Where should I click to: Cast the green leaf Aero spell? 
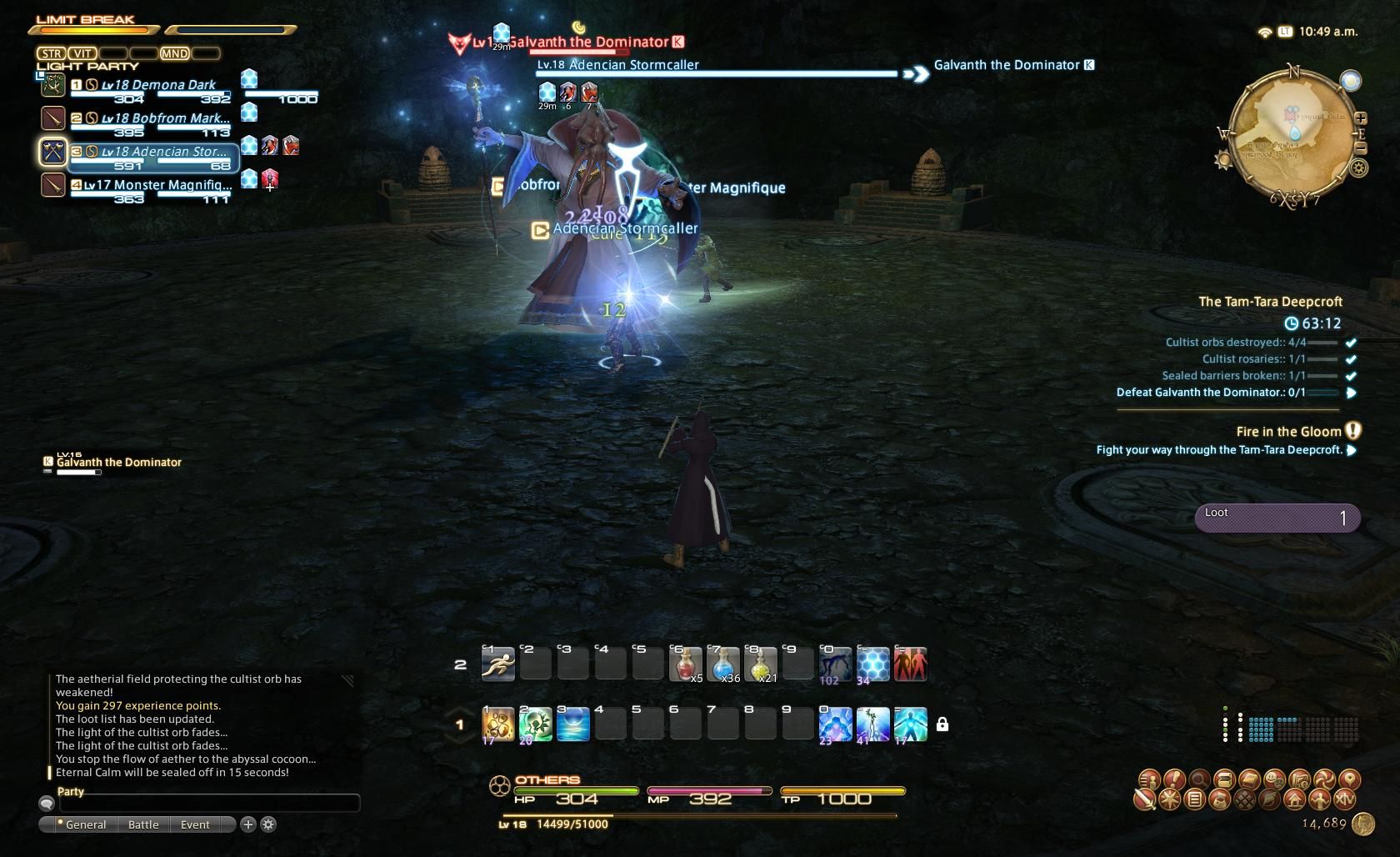pos(535,724)
